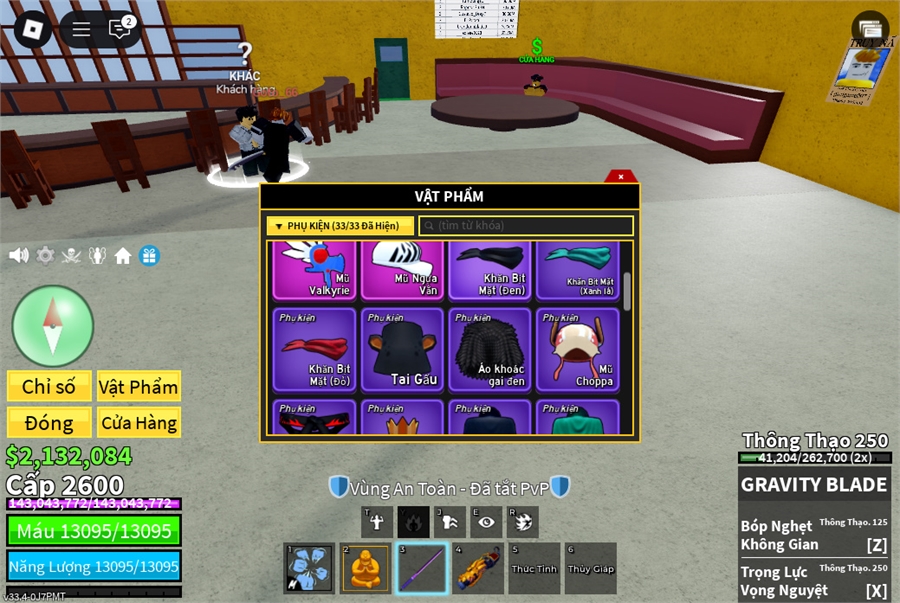Select the Mũ Valkyrie accessory
Viewport: 900px width, 603px height.
[315, 270]
